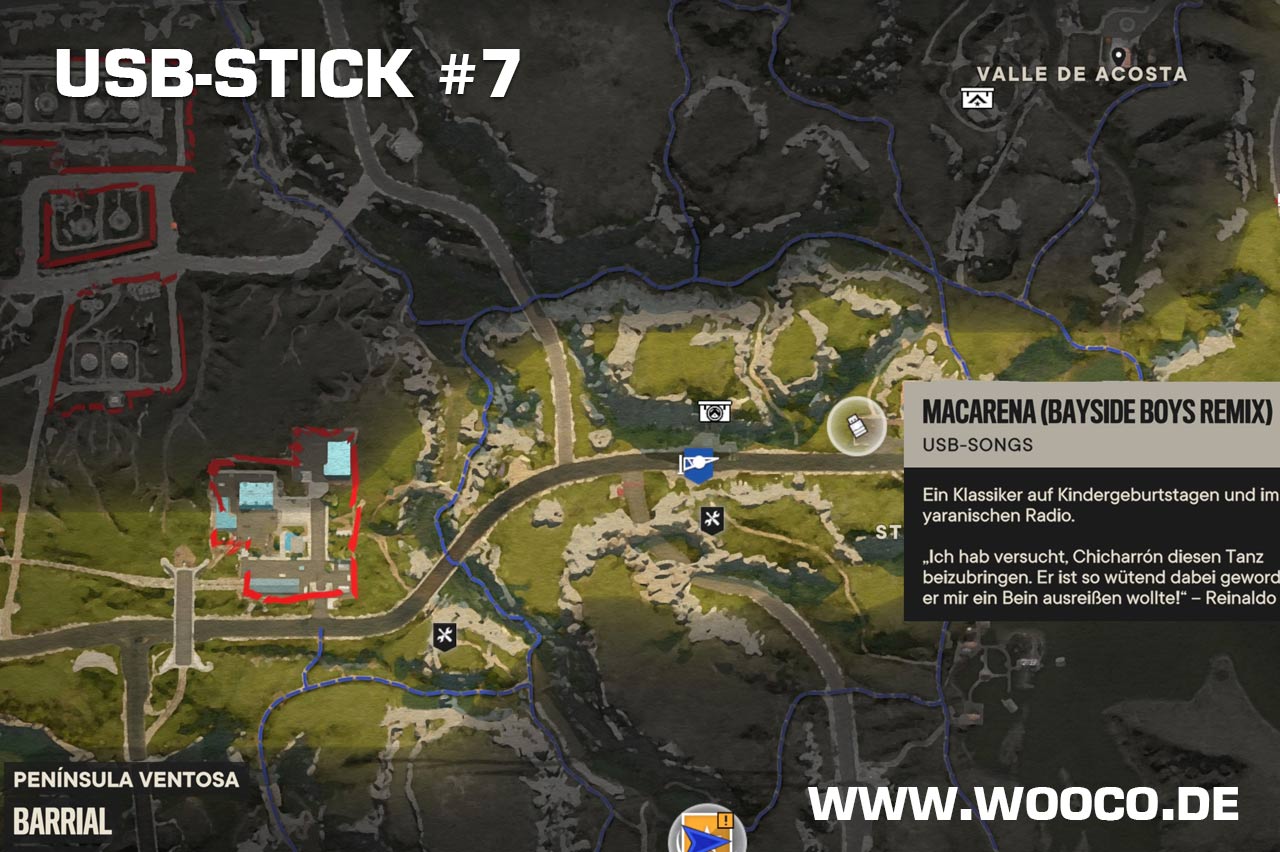Choose the wrench marker nearest the red-walled compound
The width and height of the screenshot is (1280, 852).
tap(445, 634)
